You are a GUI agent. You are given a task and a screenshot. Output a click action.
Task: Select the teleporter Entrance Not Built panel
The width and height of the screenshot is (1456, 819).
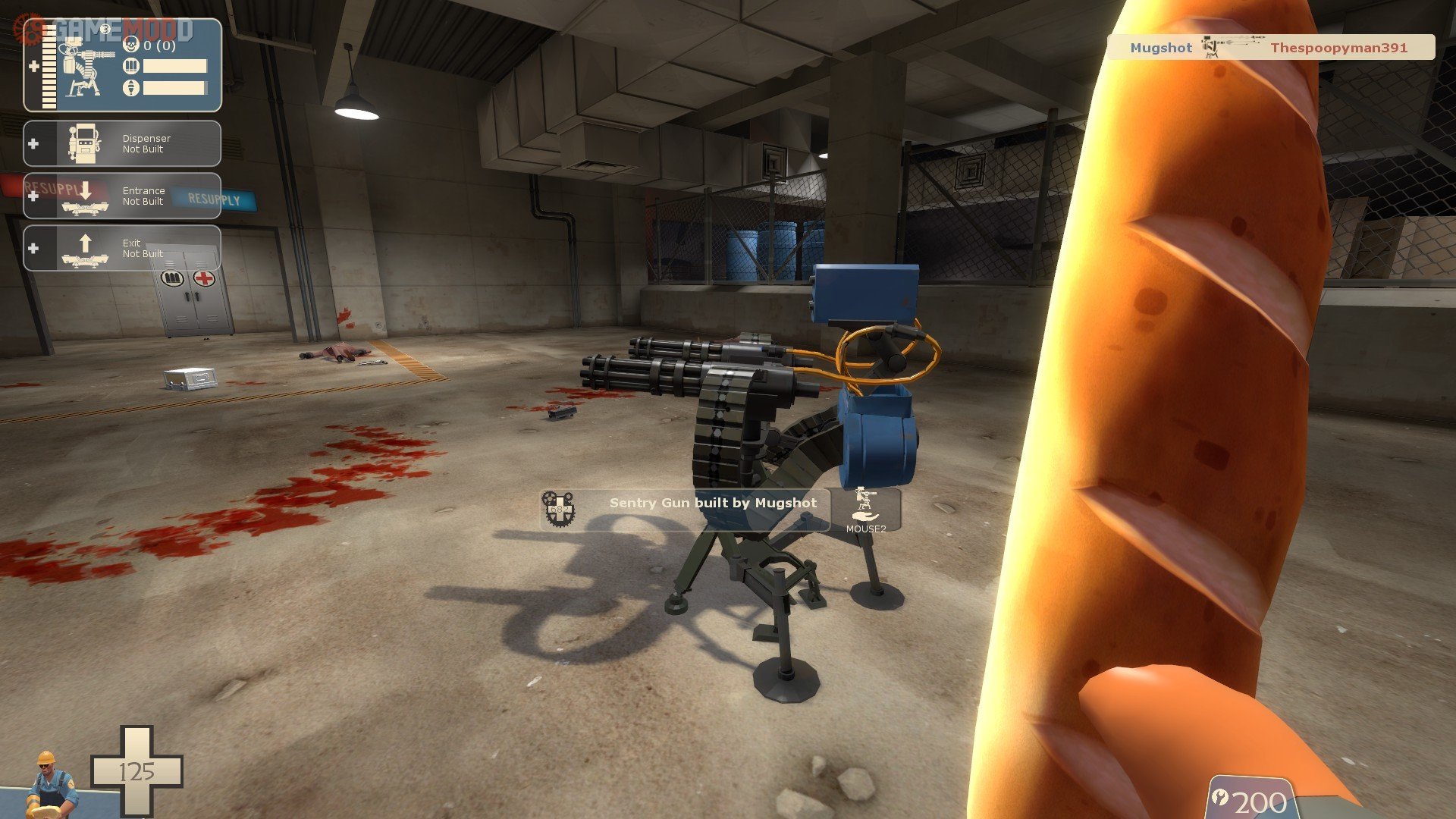pyautogui.click(x=122, y=196)
